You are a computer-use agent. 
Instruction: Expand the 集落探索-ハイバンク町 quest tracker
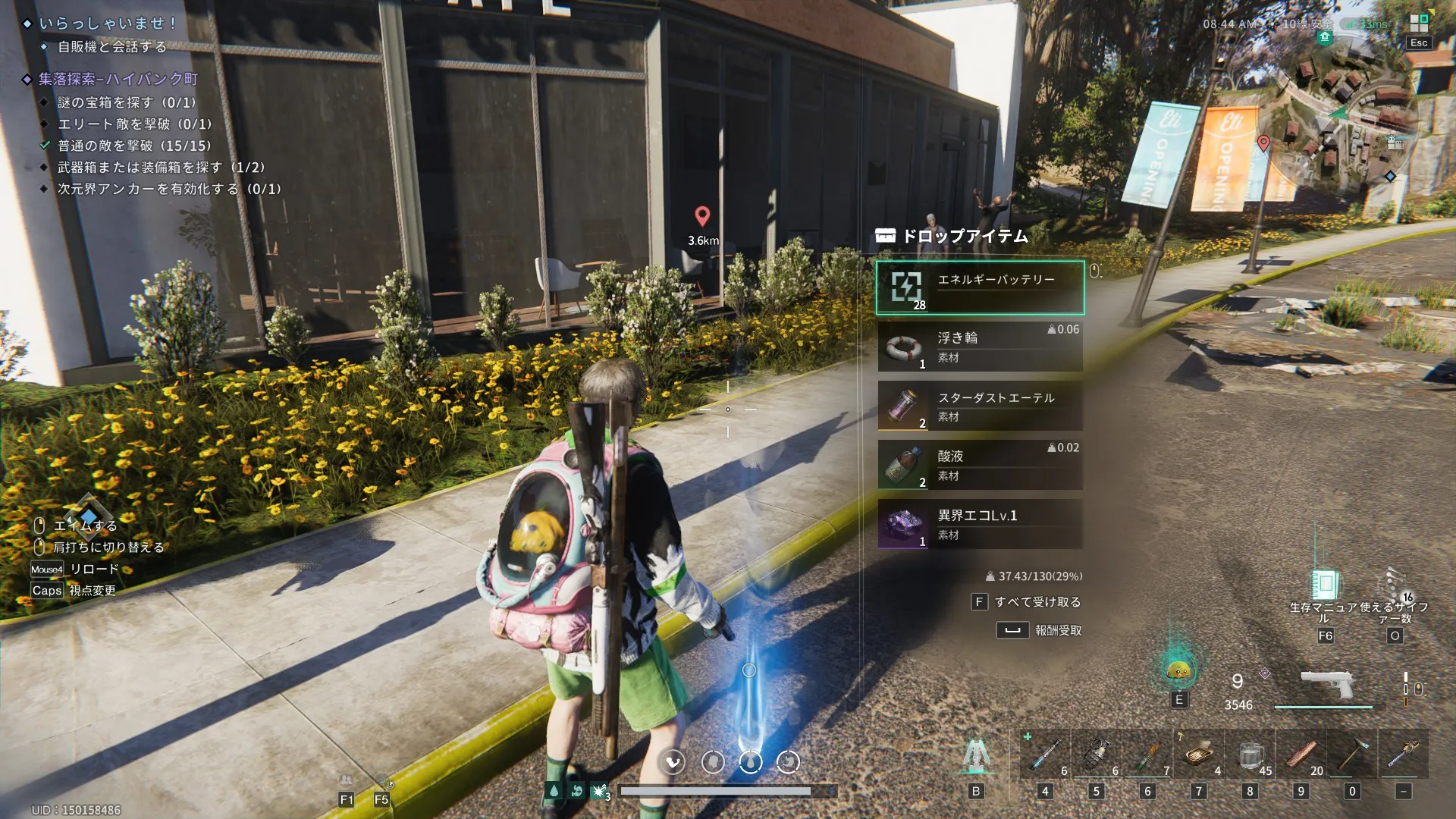(x=118, y=79)
